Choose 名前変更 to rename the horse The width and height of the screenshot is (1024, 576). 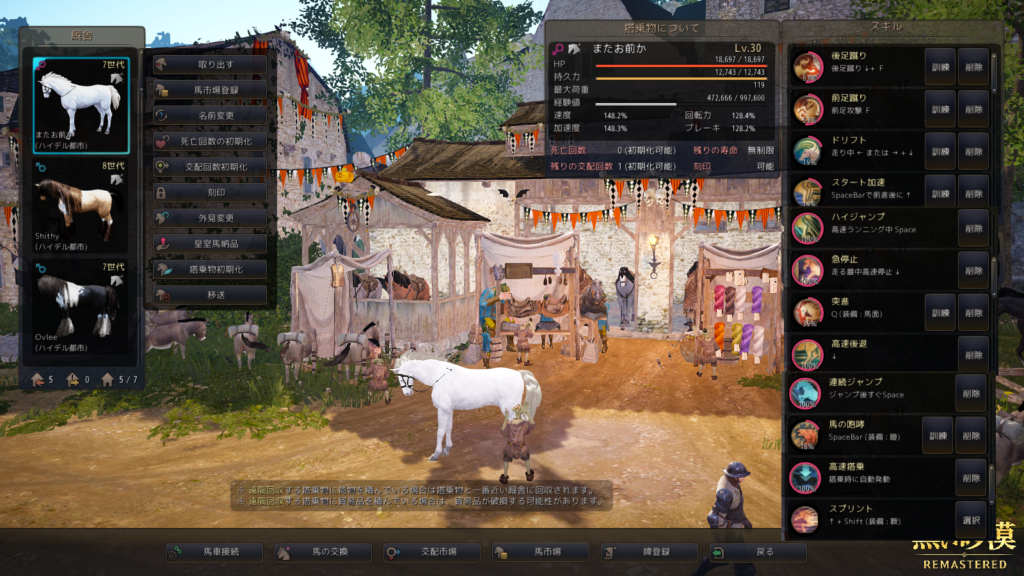pyautogui.click(x=210, y=115)
